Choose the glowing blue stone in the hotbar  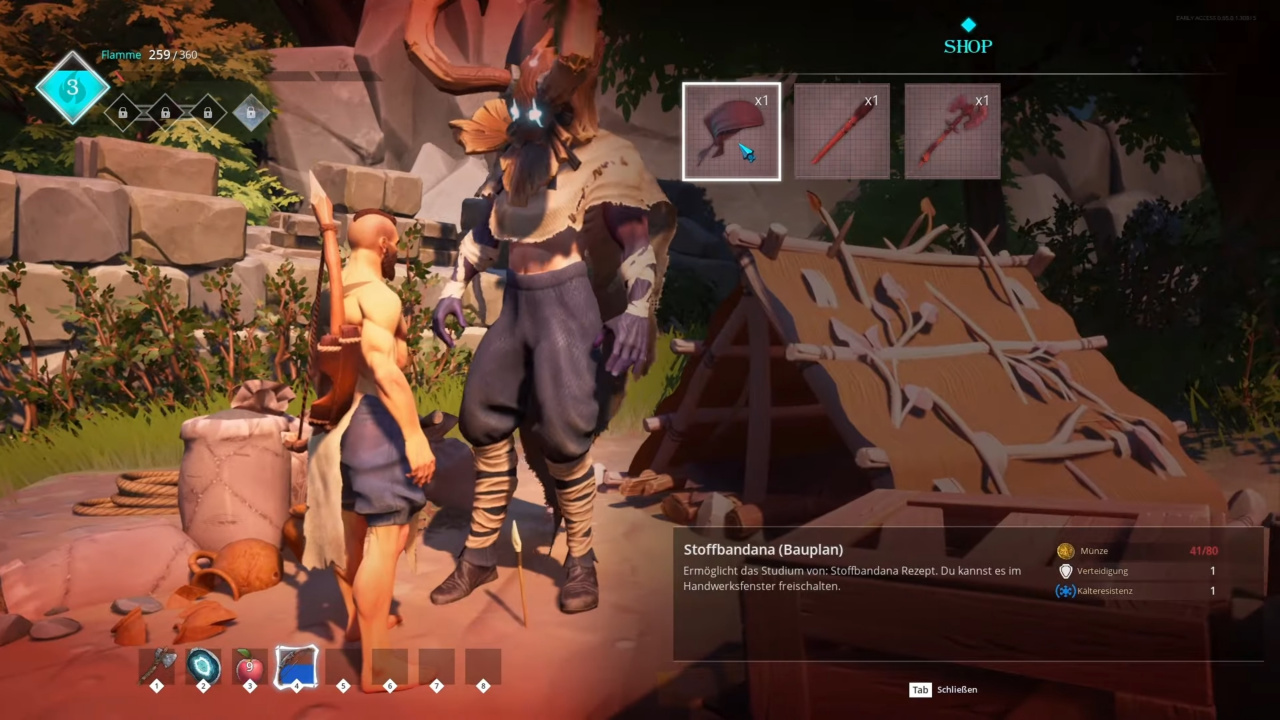[x=204, y=666]
